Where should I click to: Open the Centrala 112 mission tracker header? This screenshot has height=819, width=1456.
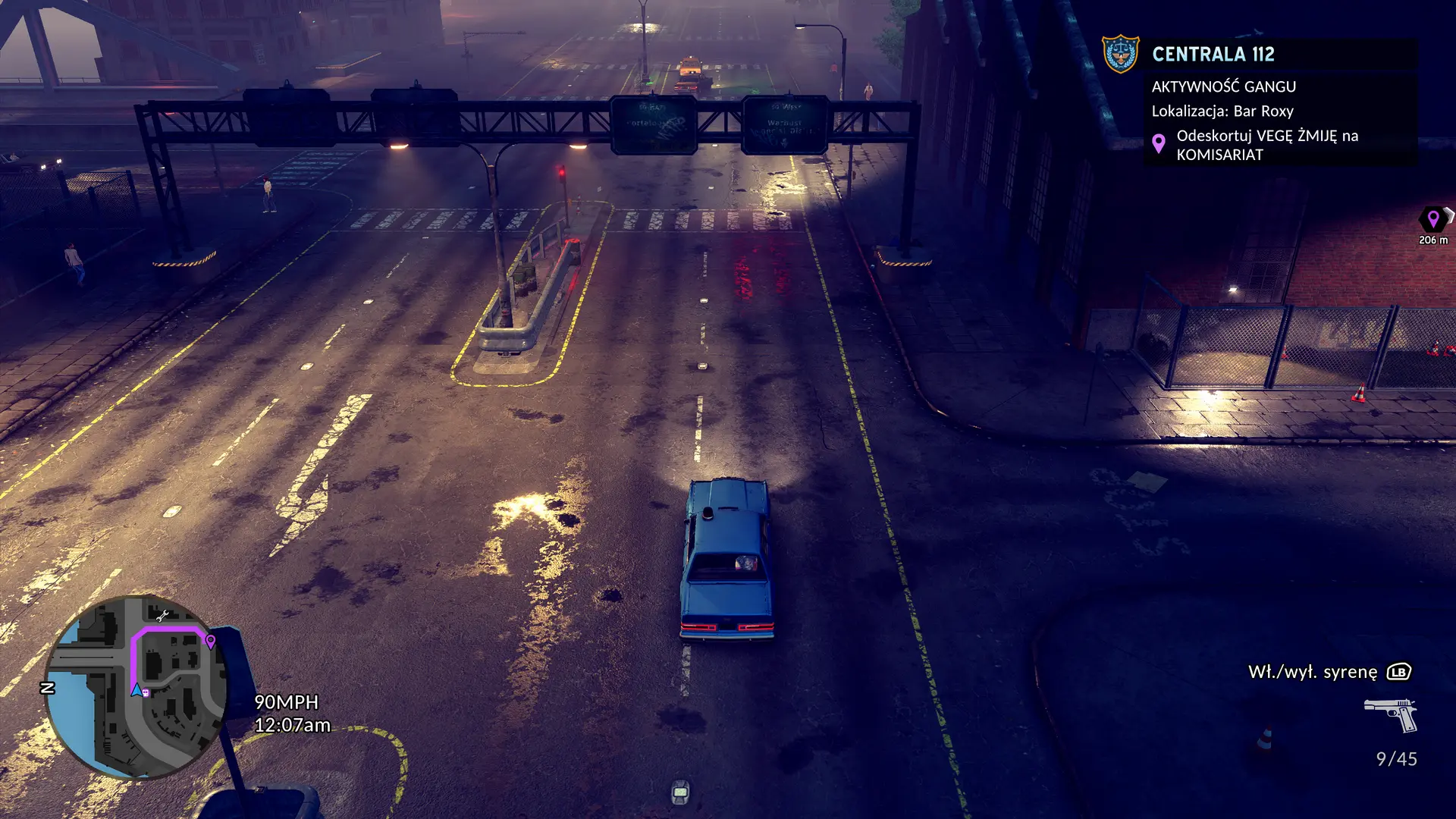tap(1213, 55)
